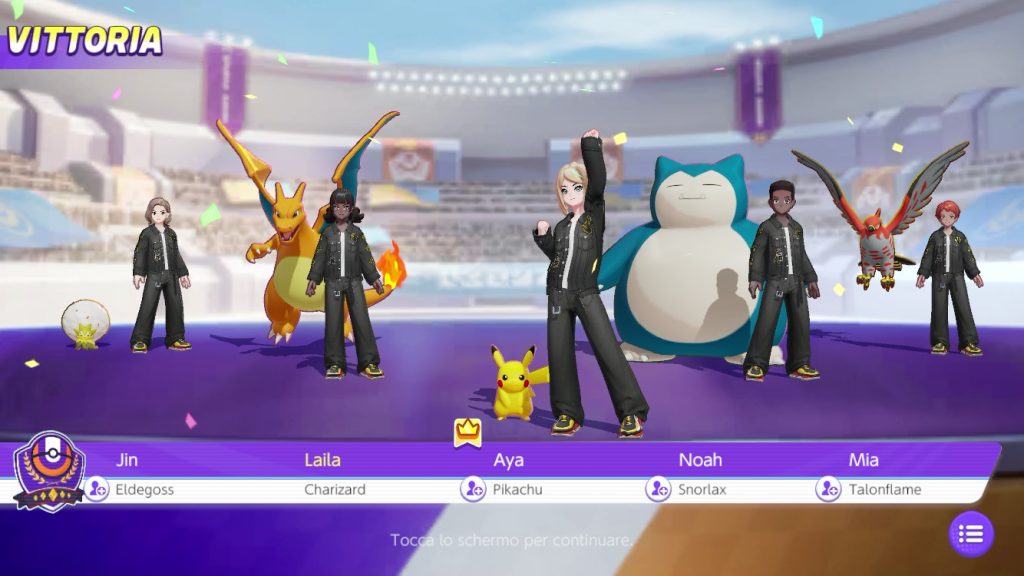Viewport: 1024px width, 576px height.
Task: Tap the 'Tocca lo schermo per continuare' prompt
Action: (511, 540)
